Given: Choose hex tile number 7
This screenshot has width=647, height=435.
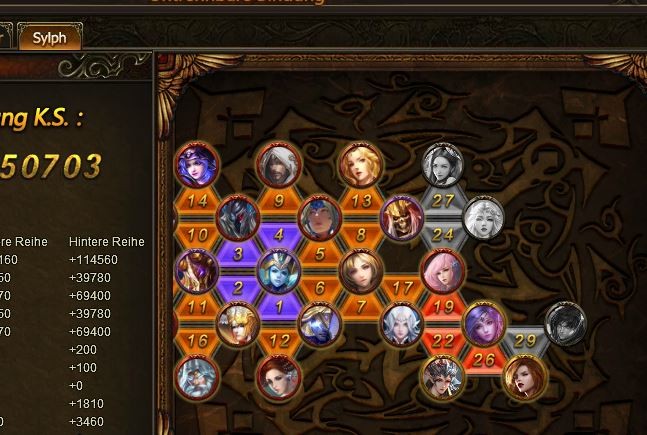Looking at the screenshot, I should (x=361, y=306).
